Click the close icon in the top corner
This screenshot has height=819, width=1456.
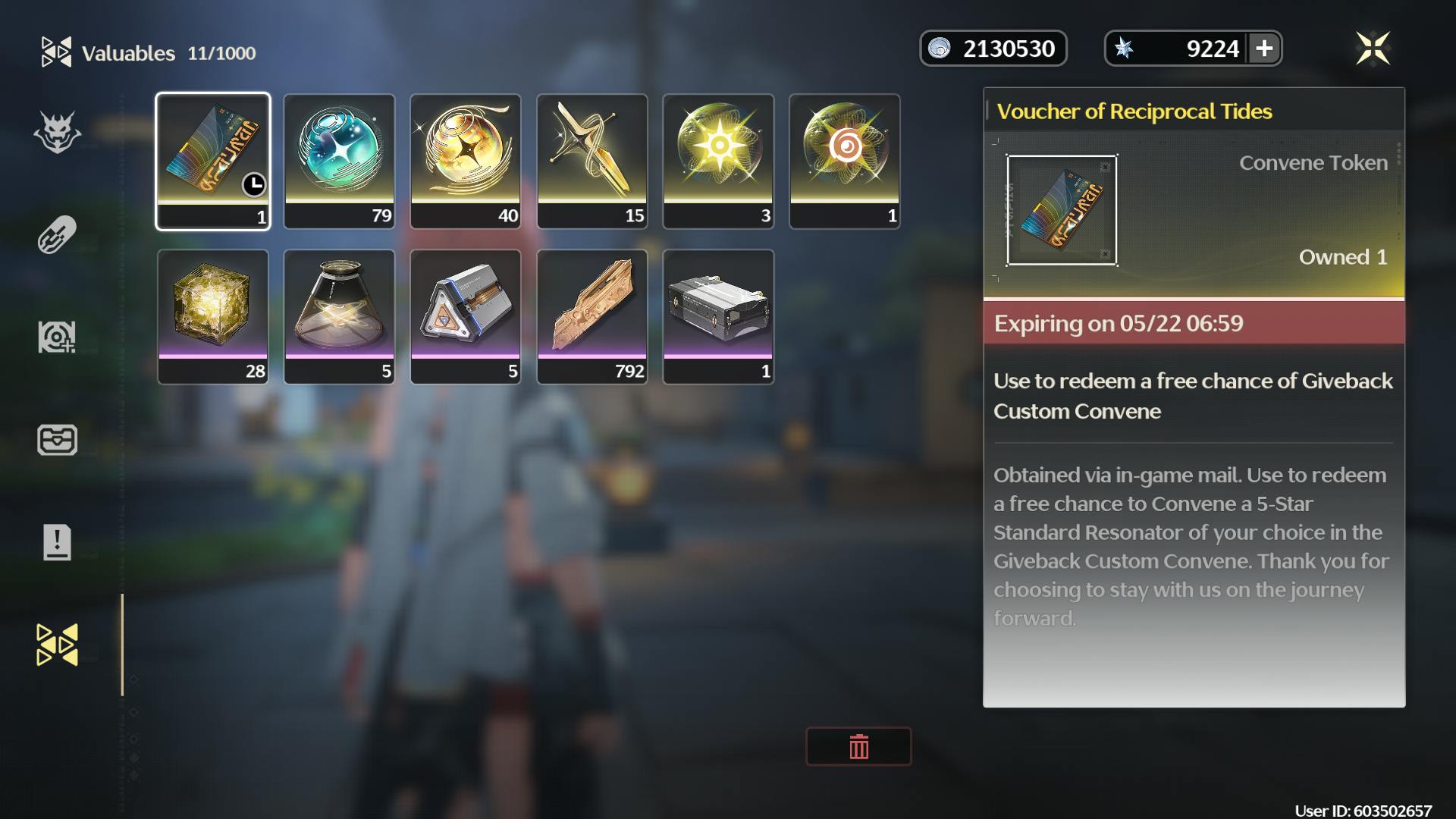[x=1375, y=48]
